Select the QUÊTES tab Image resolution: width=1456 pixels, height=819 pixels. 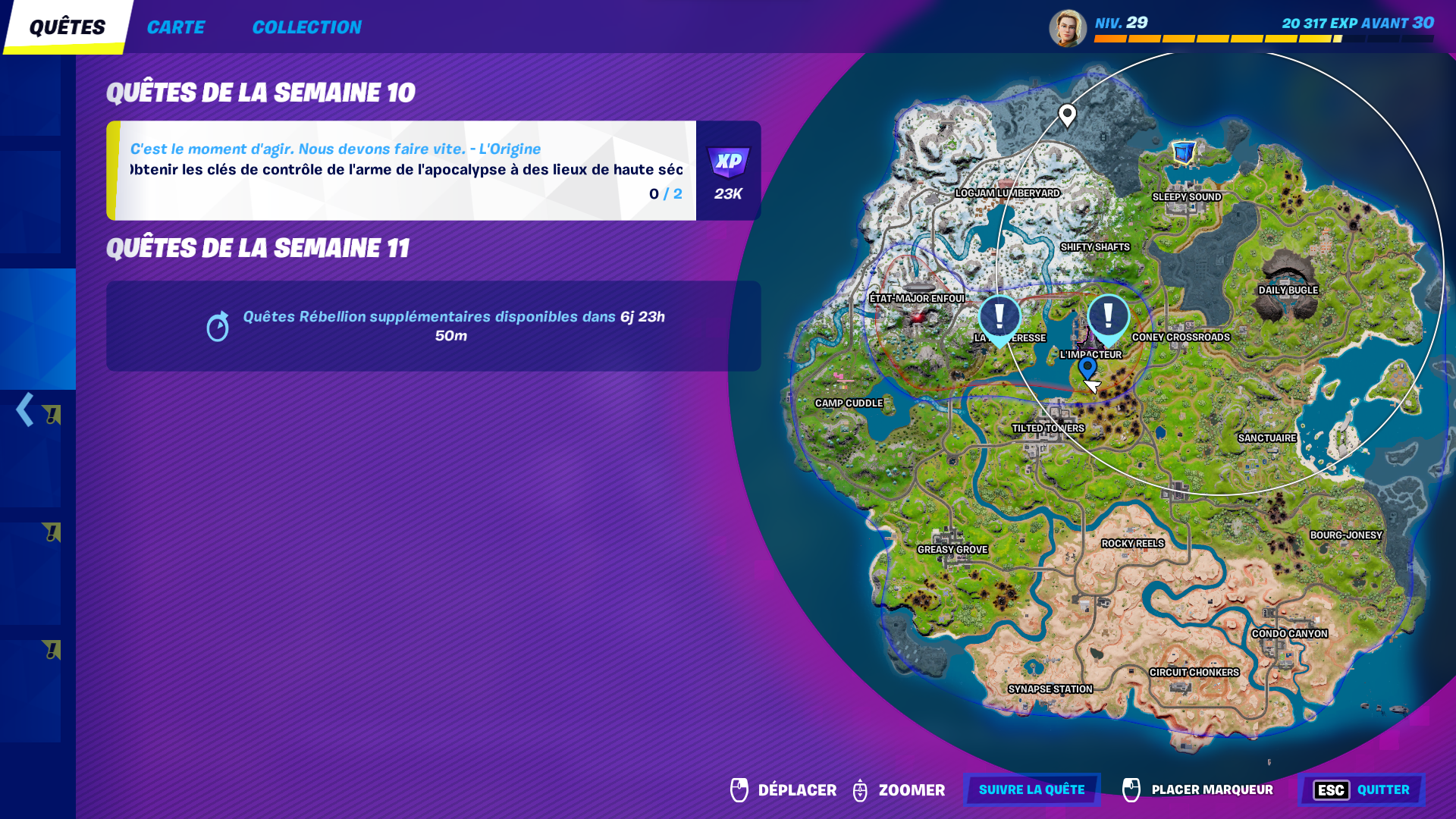pyautogui.click(x=65, y=25)
